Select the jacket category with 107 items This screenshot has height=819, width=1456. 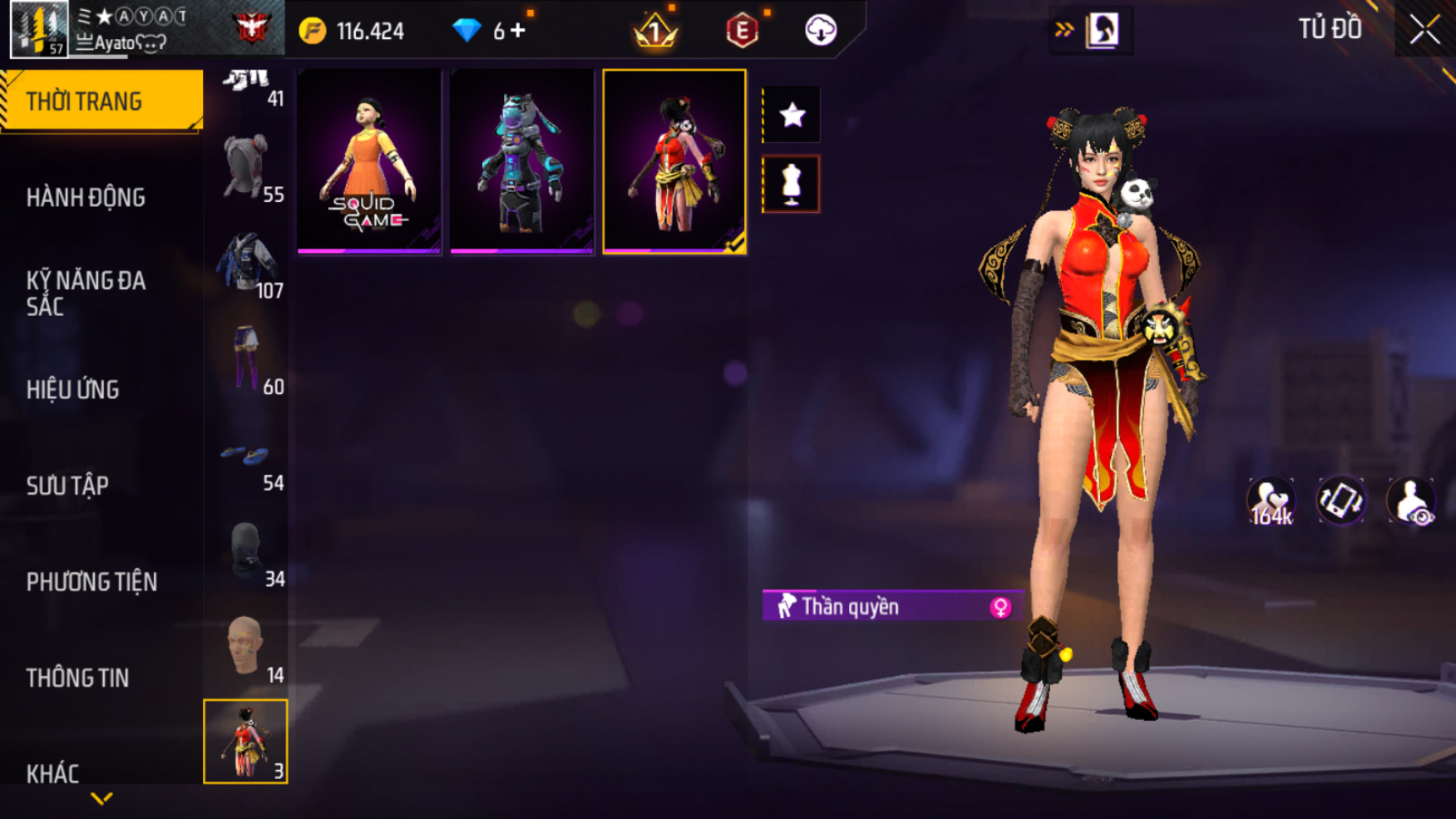tap(246, 264)
